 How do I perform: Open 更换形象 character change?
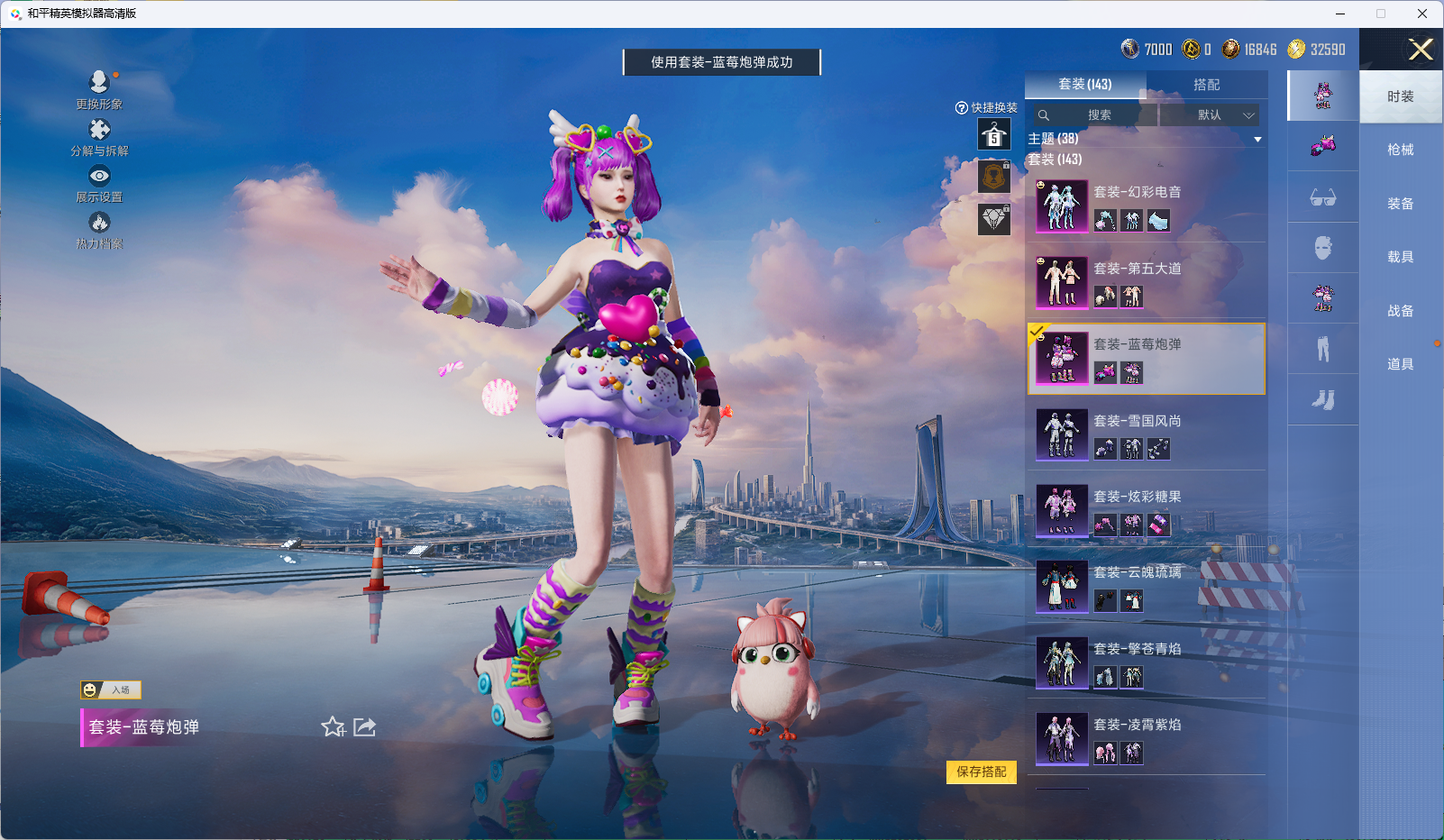(99, 89)
